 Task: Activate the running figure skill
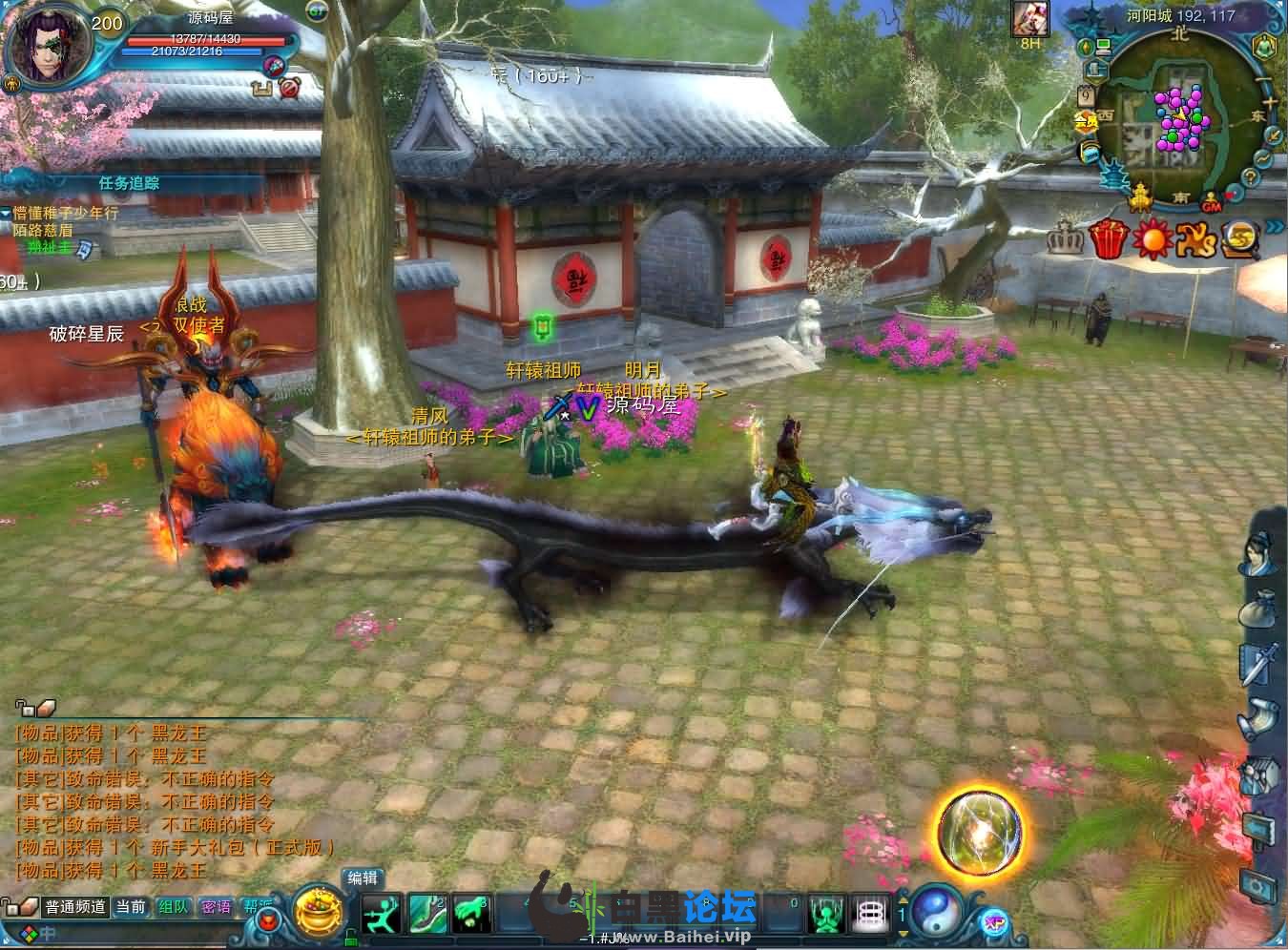pos(383,915)
